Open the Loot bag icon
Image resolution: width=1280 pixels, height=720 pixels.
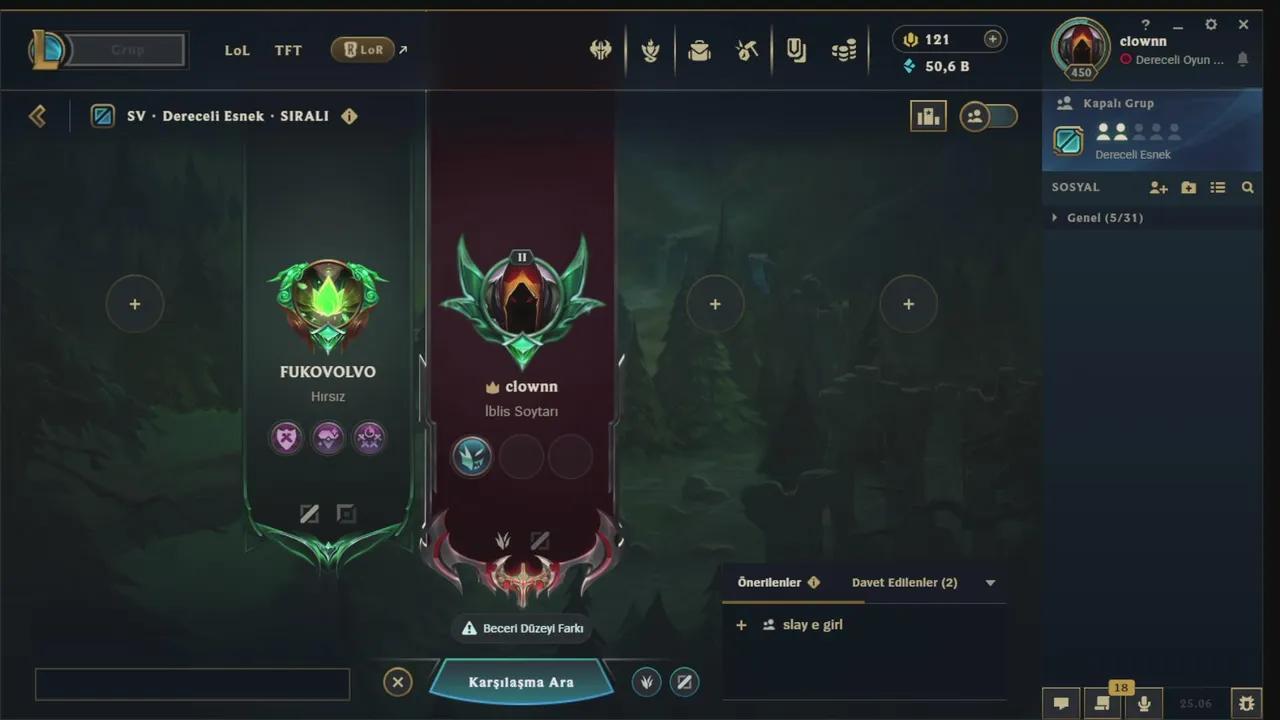[700, 50]
